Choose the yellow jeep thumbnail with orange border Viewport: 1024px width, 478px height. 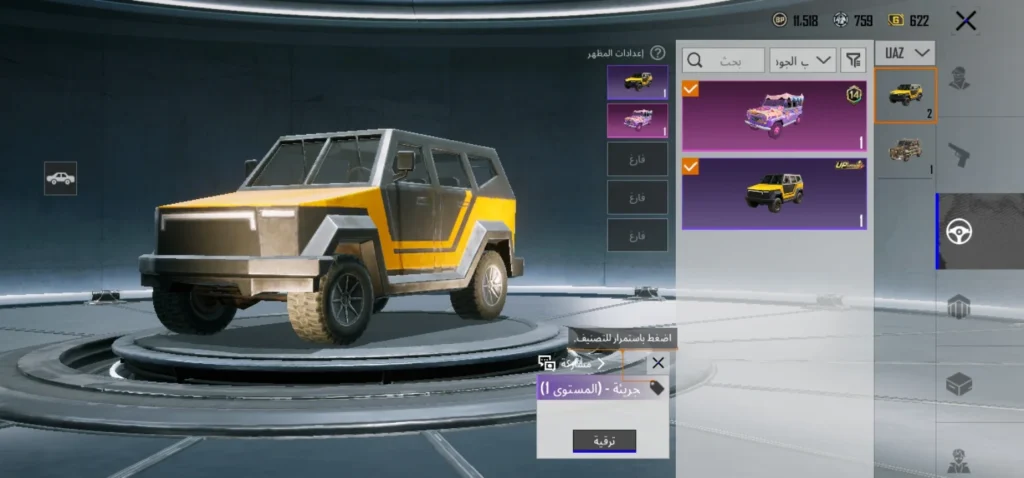click(905, 96)
